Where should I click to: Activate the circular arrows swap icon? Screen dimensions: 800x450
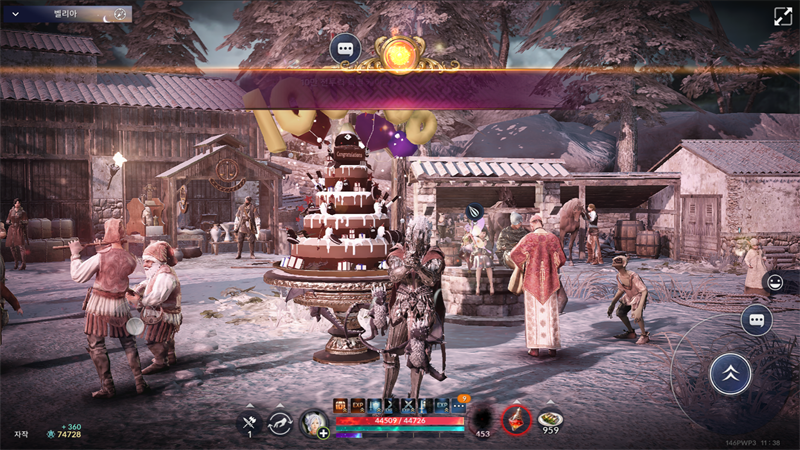pyautogui.click(x=281, y=422)
